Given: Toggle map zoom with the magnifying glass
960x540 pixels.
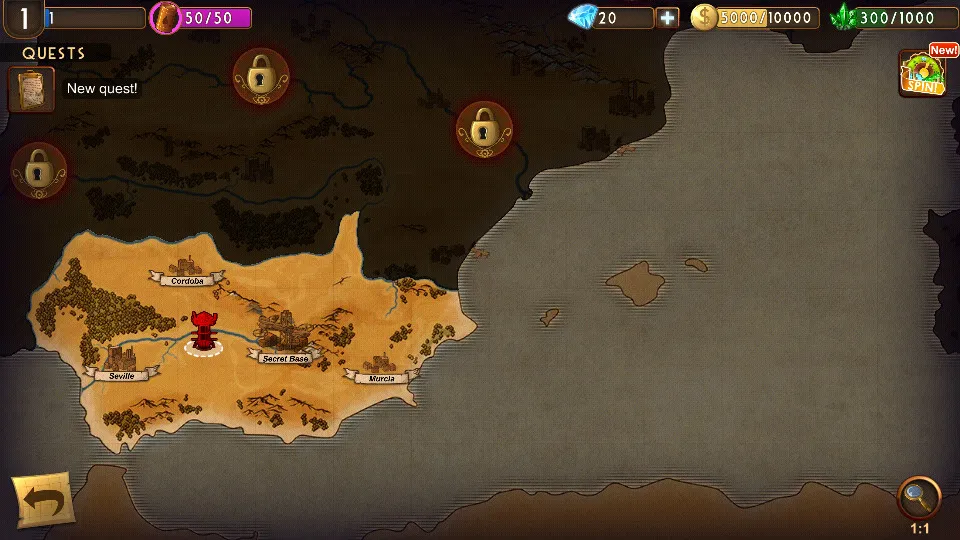Looking at the screenshot, I should (x=918, y=497).
